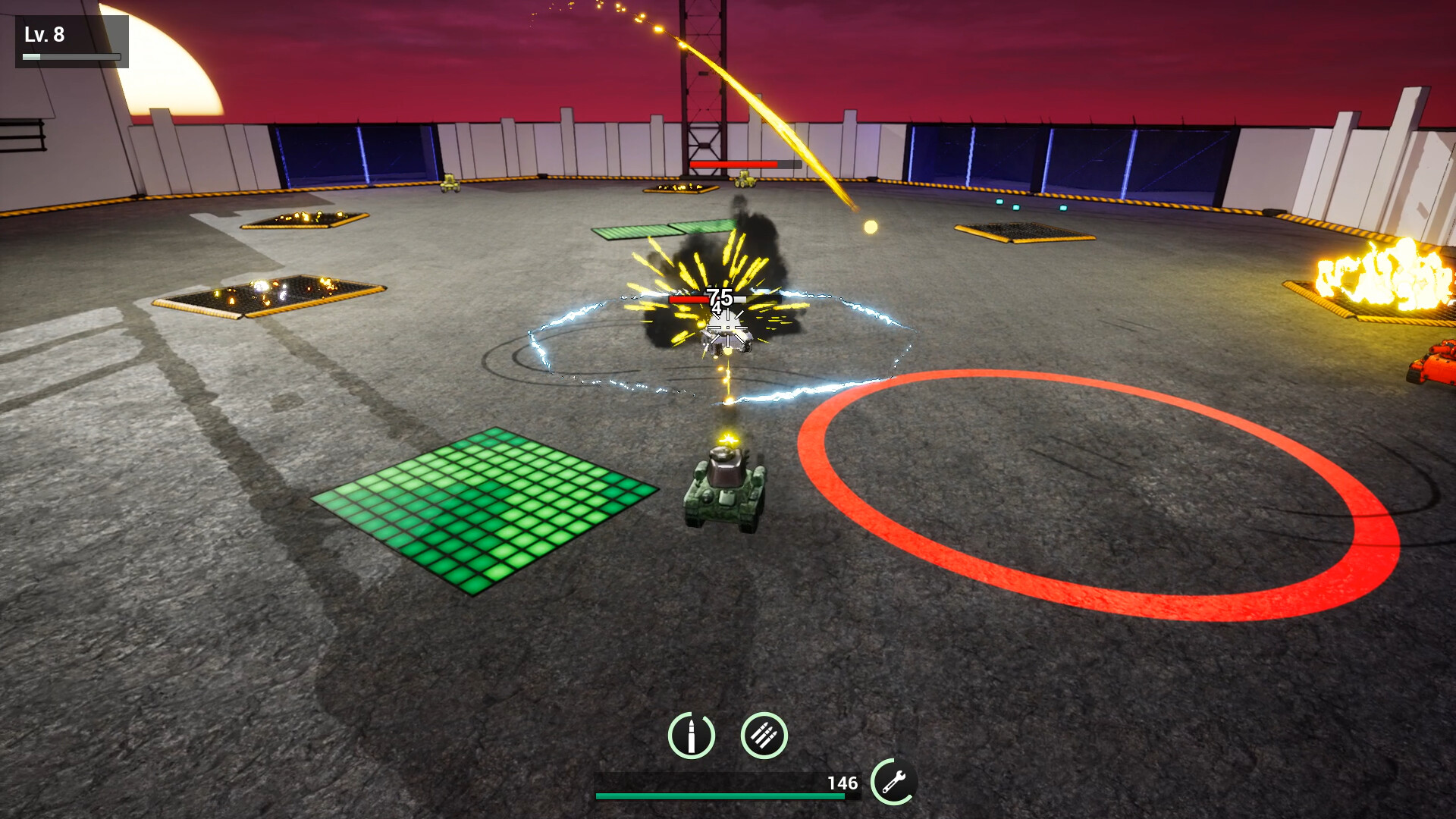Activate the wrench repair icon
The width and height of the screenshot is (1456, 819).
895,780
